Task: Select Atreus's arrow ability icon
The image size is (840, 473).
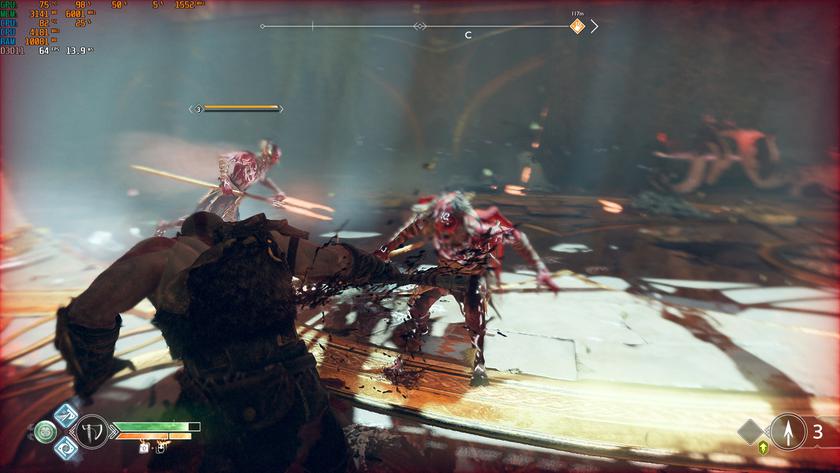Action: pos(789,432)
